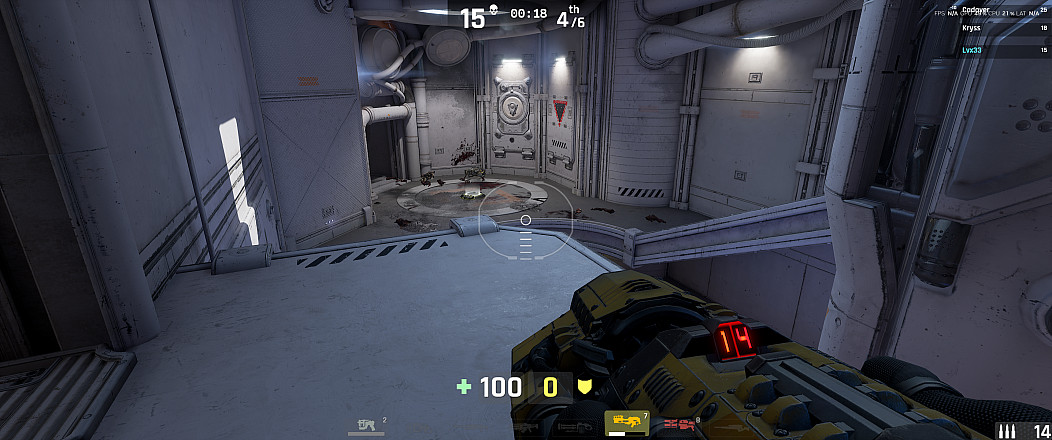Choose the grey weapon in slot 2

(x=366, y=426)
